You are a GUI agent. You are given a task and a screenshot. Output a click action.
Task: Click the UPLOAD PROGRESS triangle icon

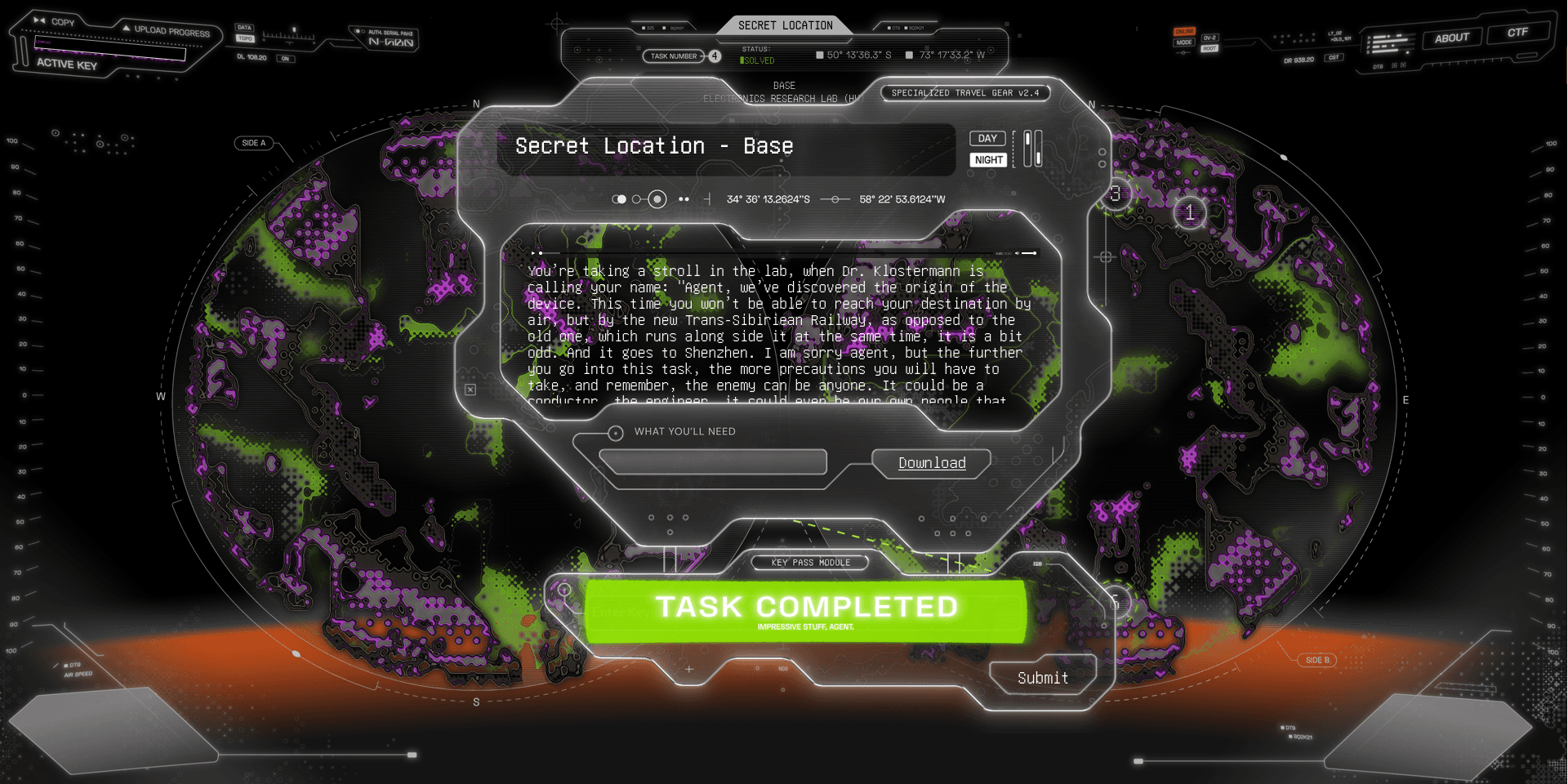click(x=126, y=29)
